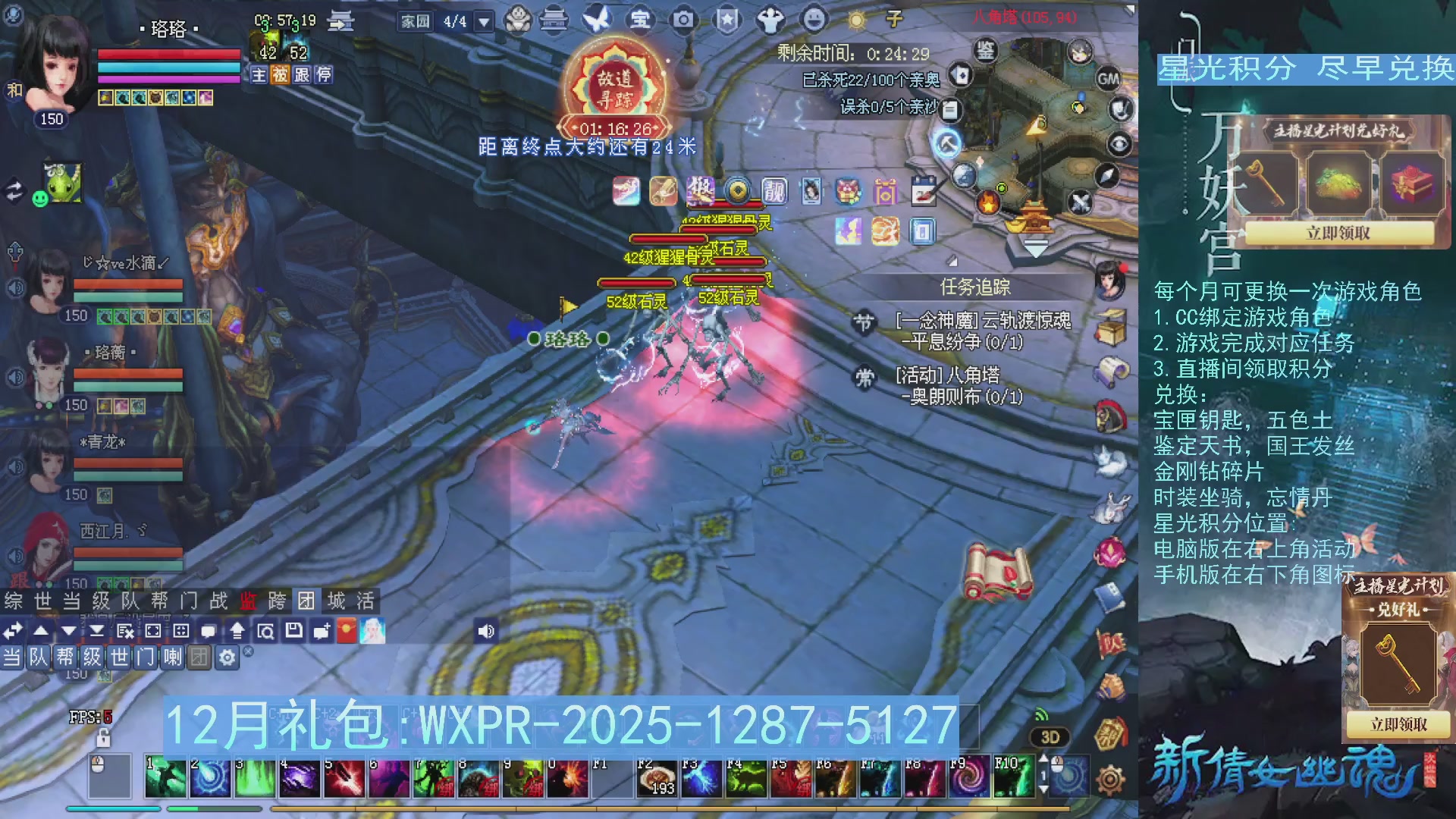Viewport: 1456px width, 819px height.
Task: Open the camera screenshot tool in top toolbar
Action: pos(683,20)
